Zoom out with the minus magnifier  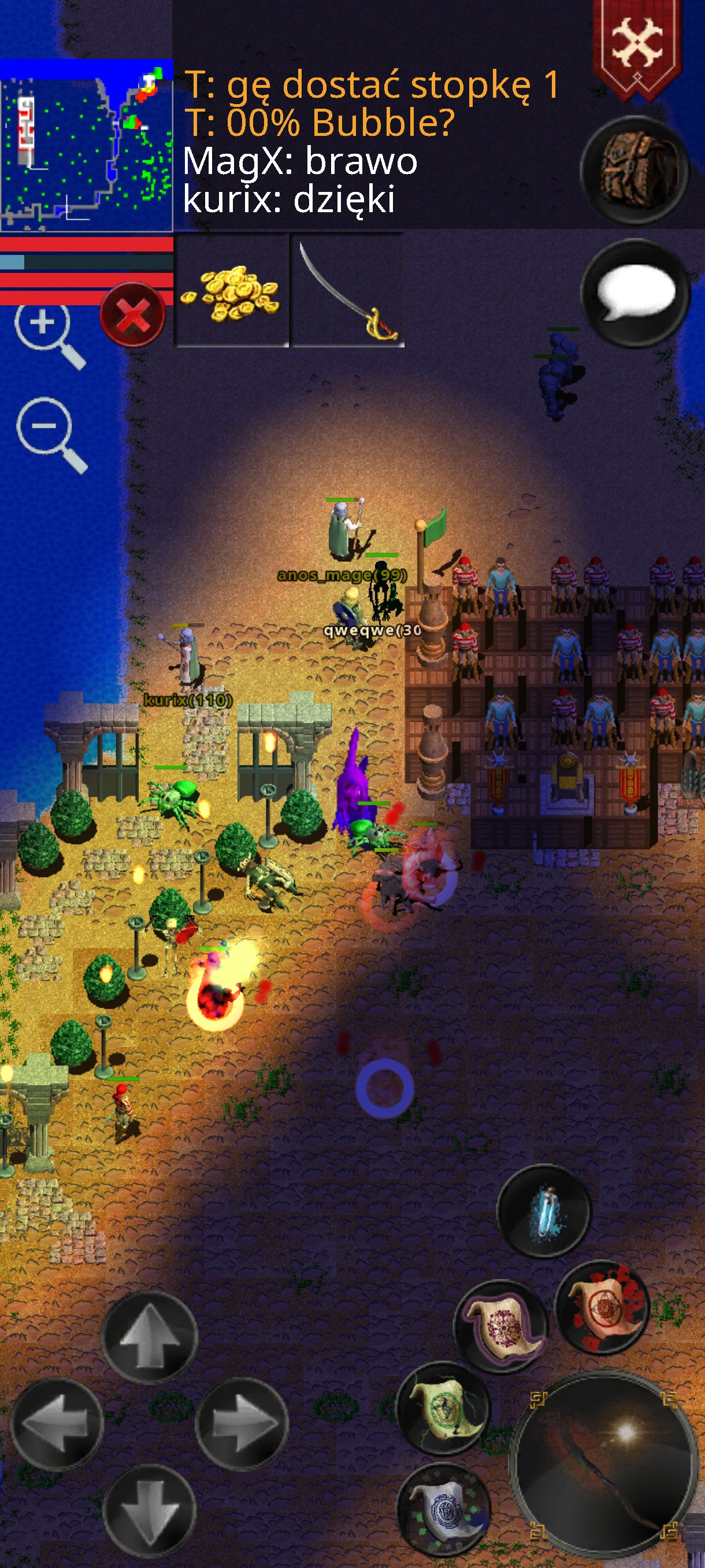pos(50,434)
